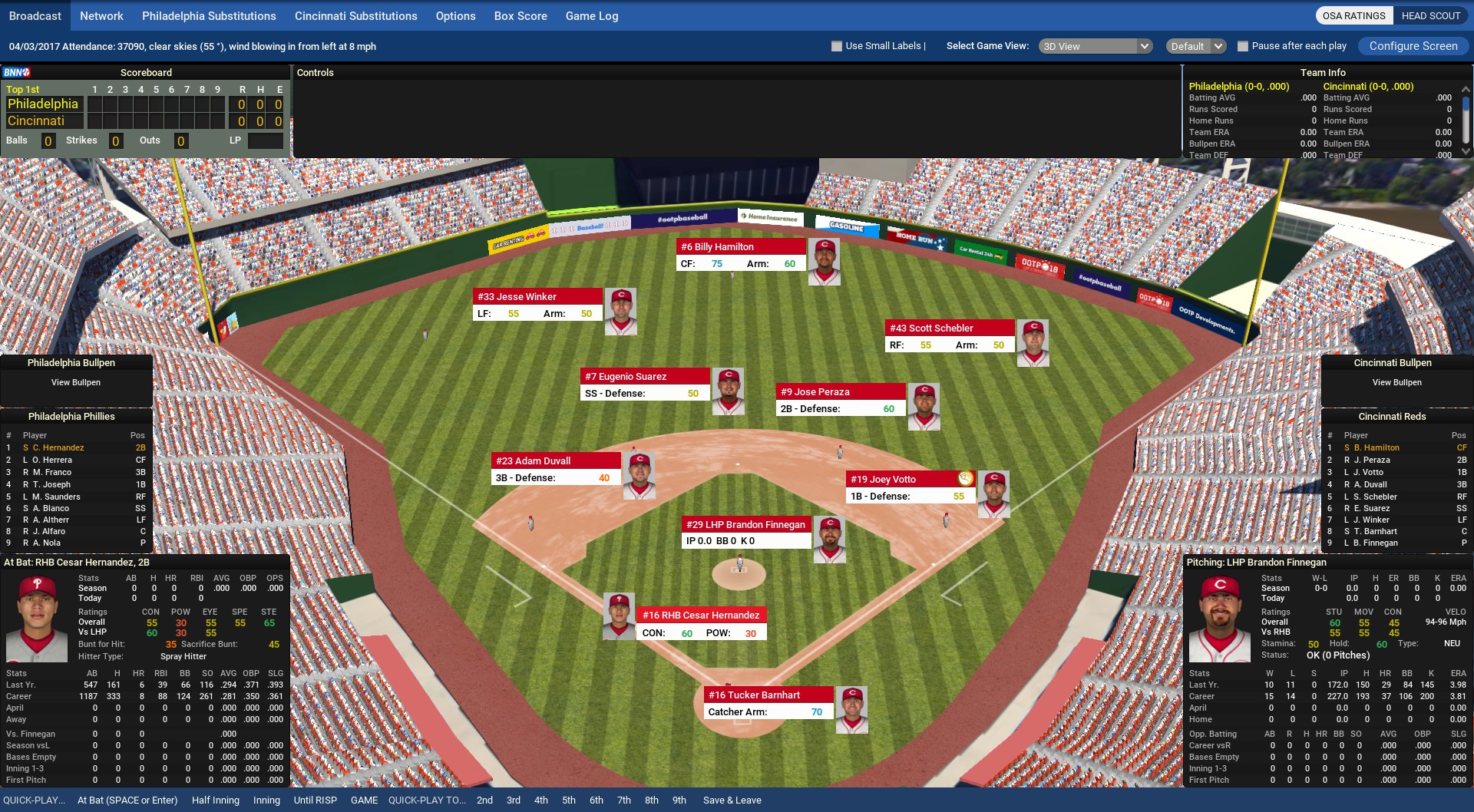Quick-play to the 9th inning
Image resolution: width=1474 pixels, height=812 pixels.
[x=679, y=800]
